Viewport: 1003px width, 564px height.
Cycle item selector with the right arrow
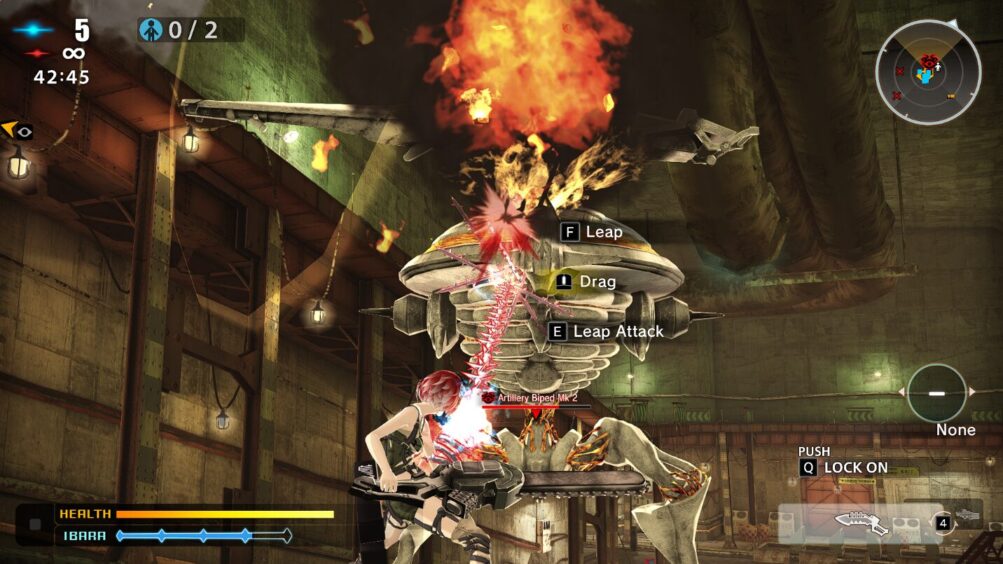[x=971, y=393]
